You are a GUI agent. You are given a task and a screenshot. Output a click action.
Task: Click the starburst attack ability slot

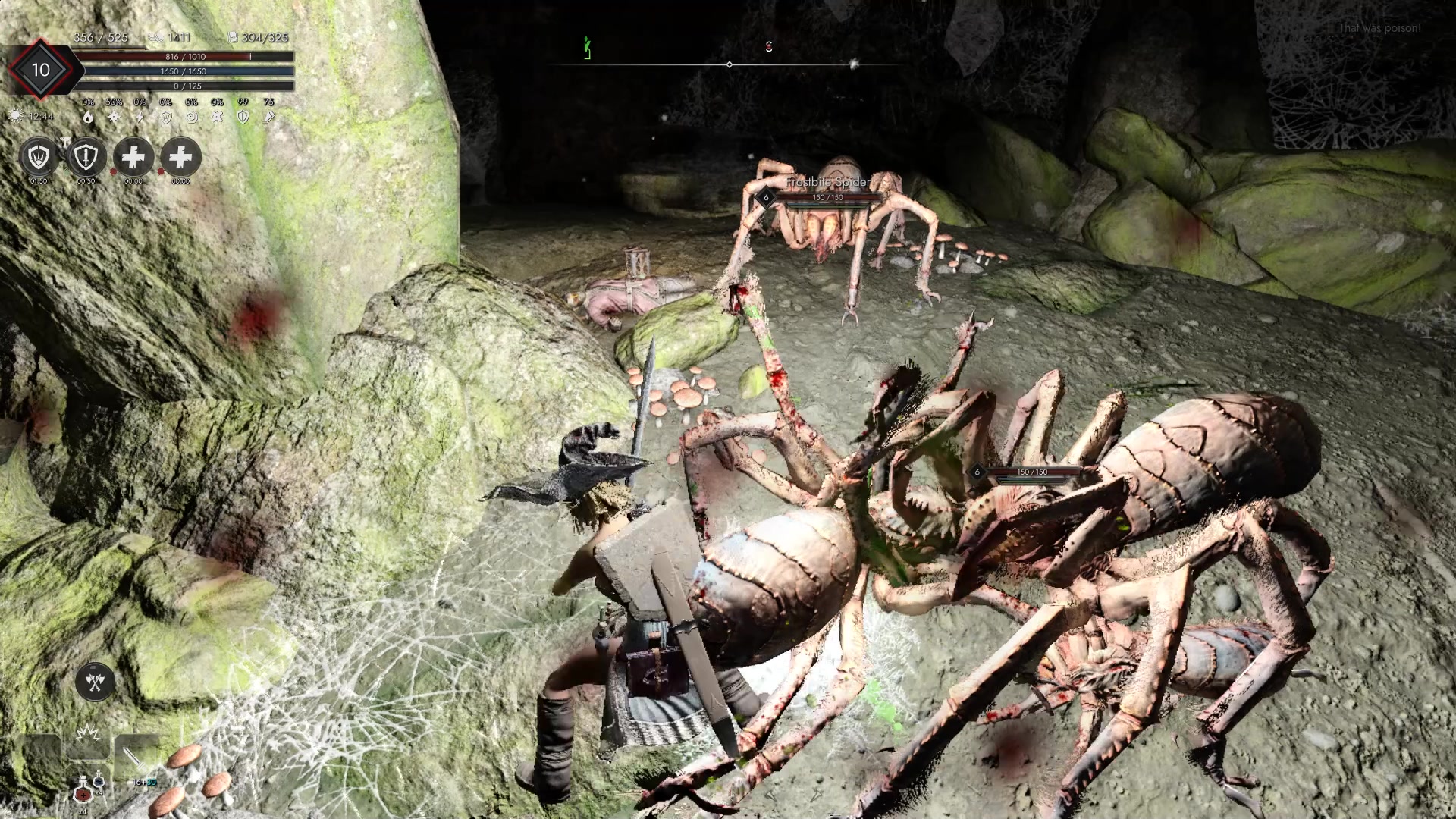point(87,733)
